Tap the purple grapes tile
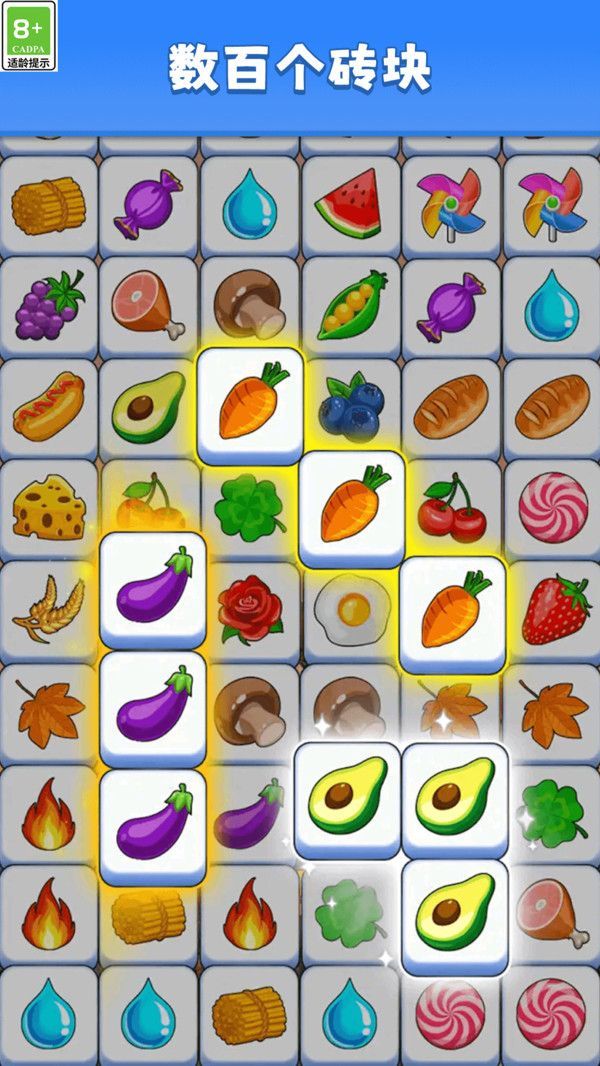The height and width of the screenshot is (1066, 600). point(49,305)
